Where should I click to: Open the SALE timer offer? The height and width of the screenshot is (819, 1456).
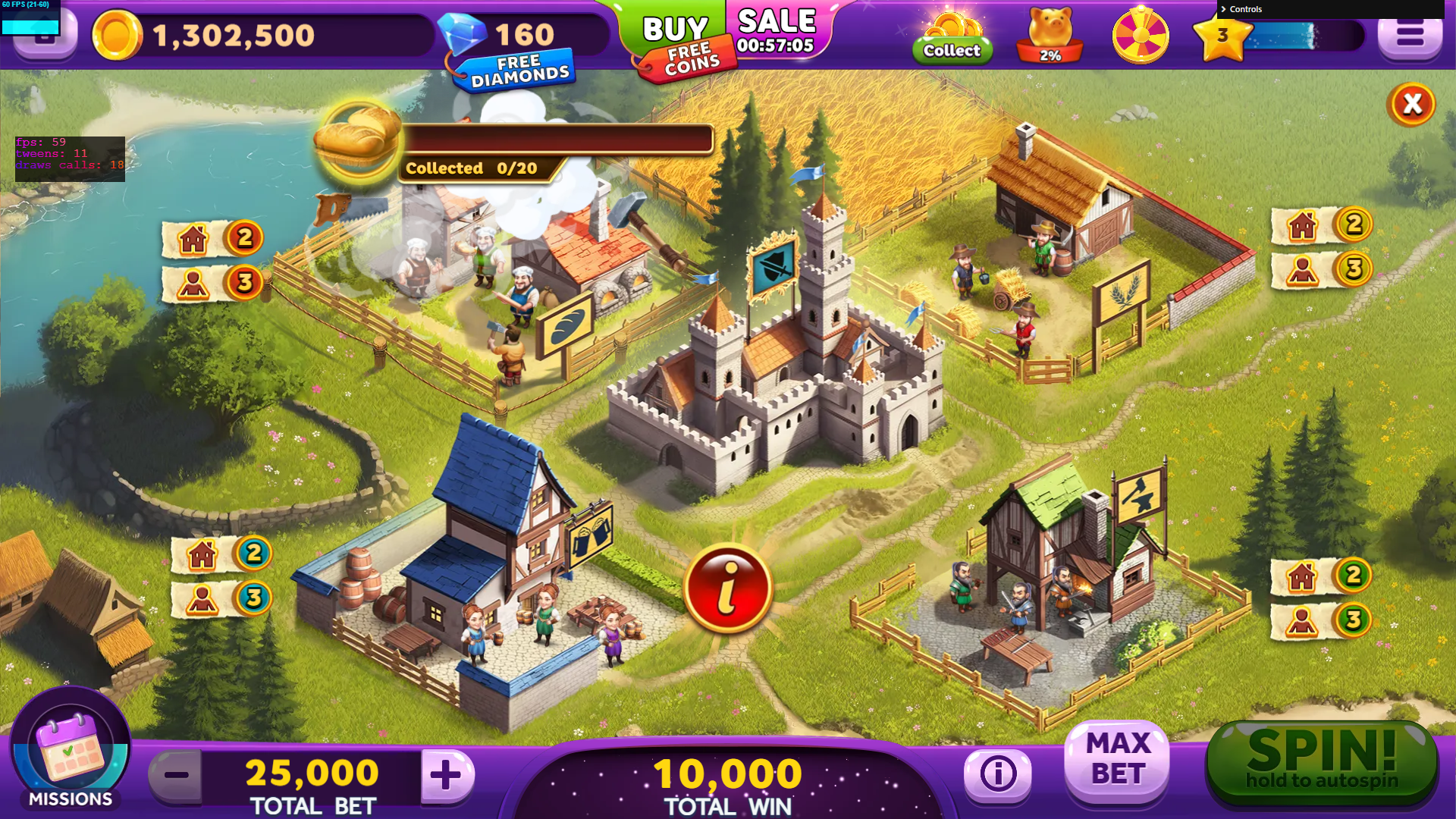point(776,32)
